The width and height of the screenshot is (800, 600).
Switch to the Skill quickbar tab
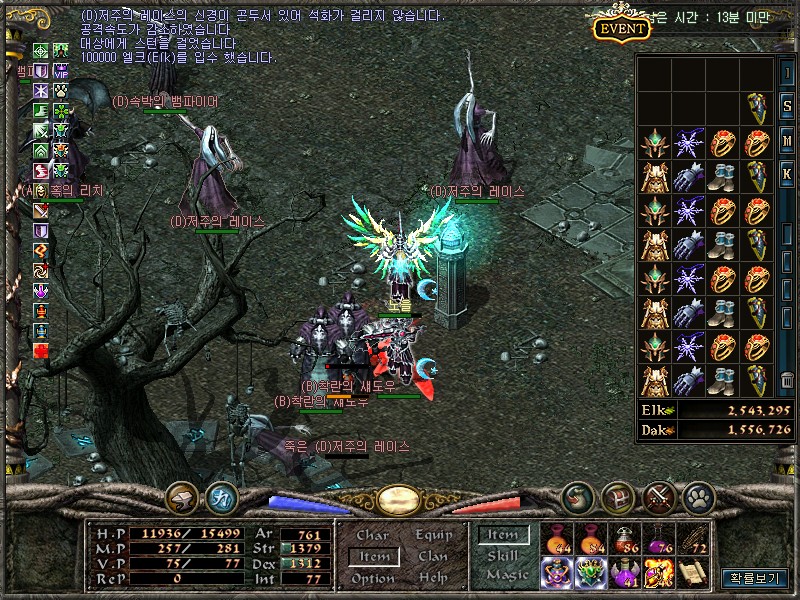click(x=502, y=556)
